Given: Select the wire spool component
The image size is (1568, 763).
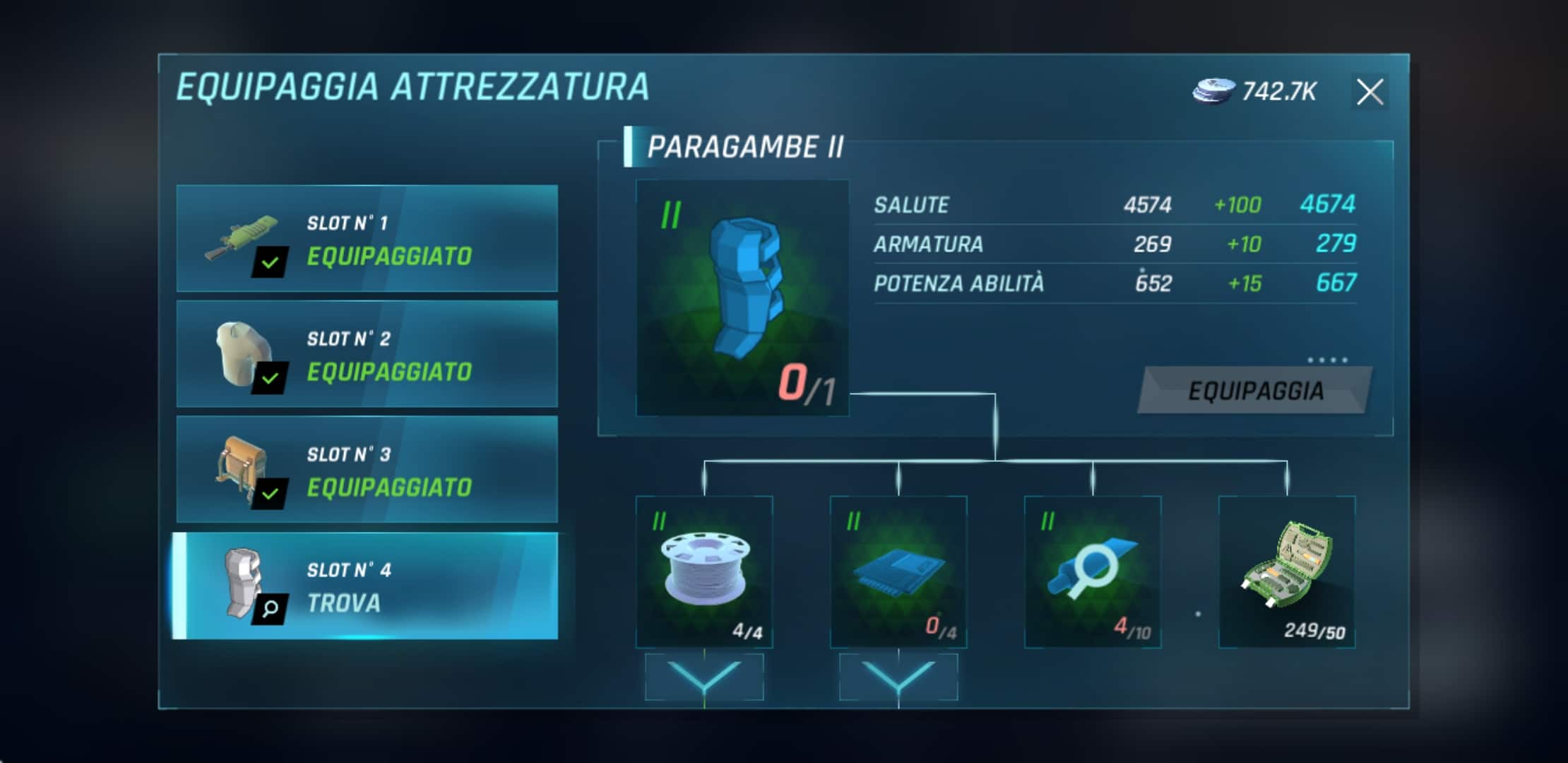Looking at the screenshot, I should [704, 572].
